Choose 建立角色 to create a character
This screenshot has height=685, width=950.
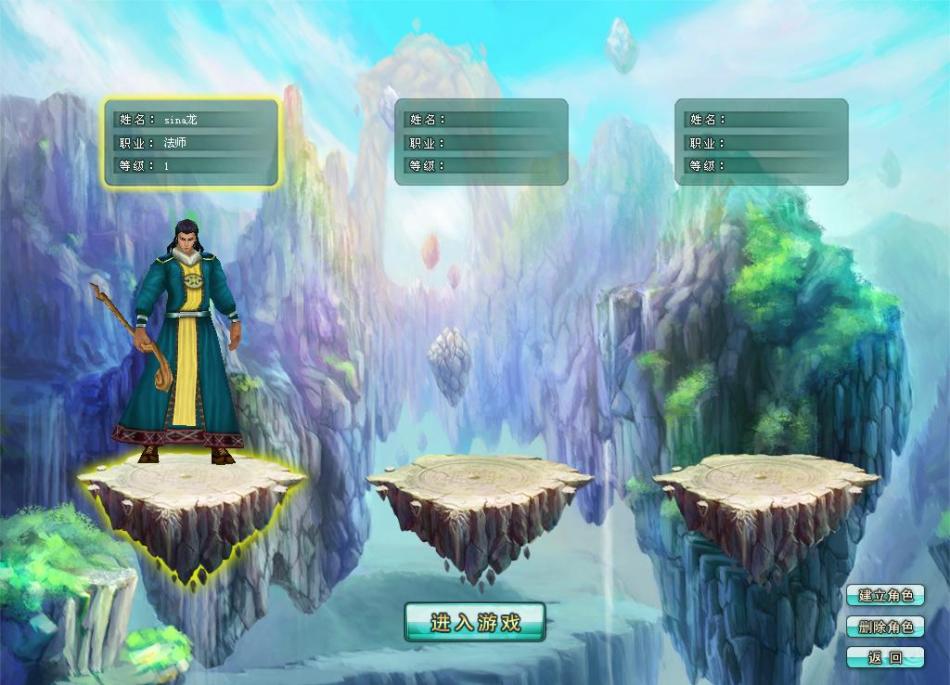pos(885,595)
